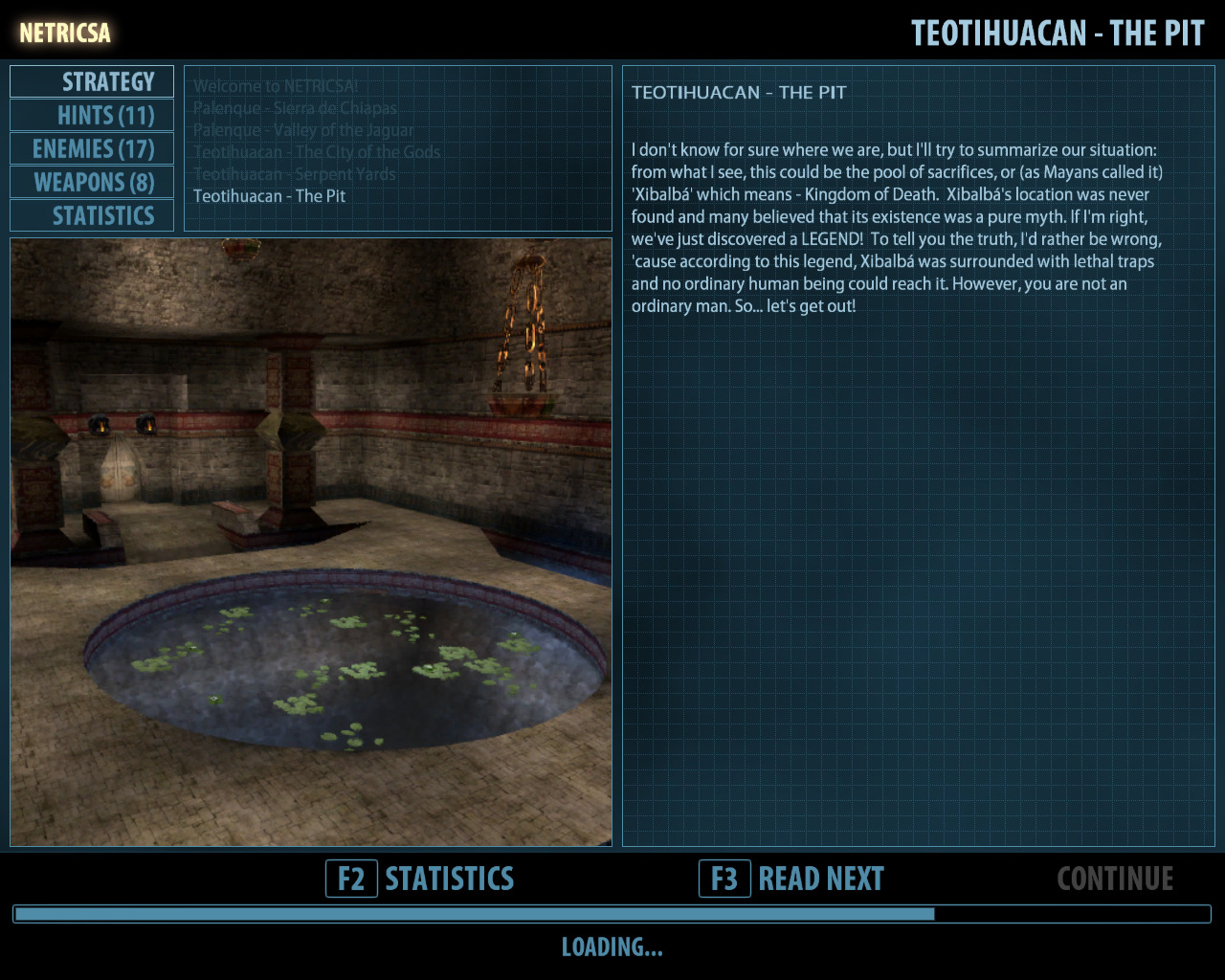Open 'Teotihuacan - Serpent Yards' message
1225x980 pixels.
294,174
